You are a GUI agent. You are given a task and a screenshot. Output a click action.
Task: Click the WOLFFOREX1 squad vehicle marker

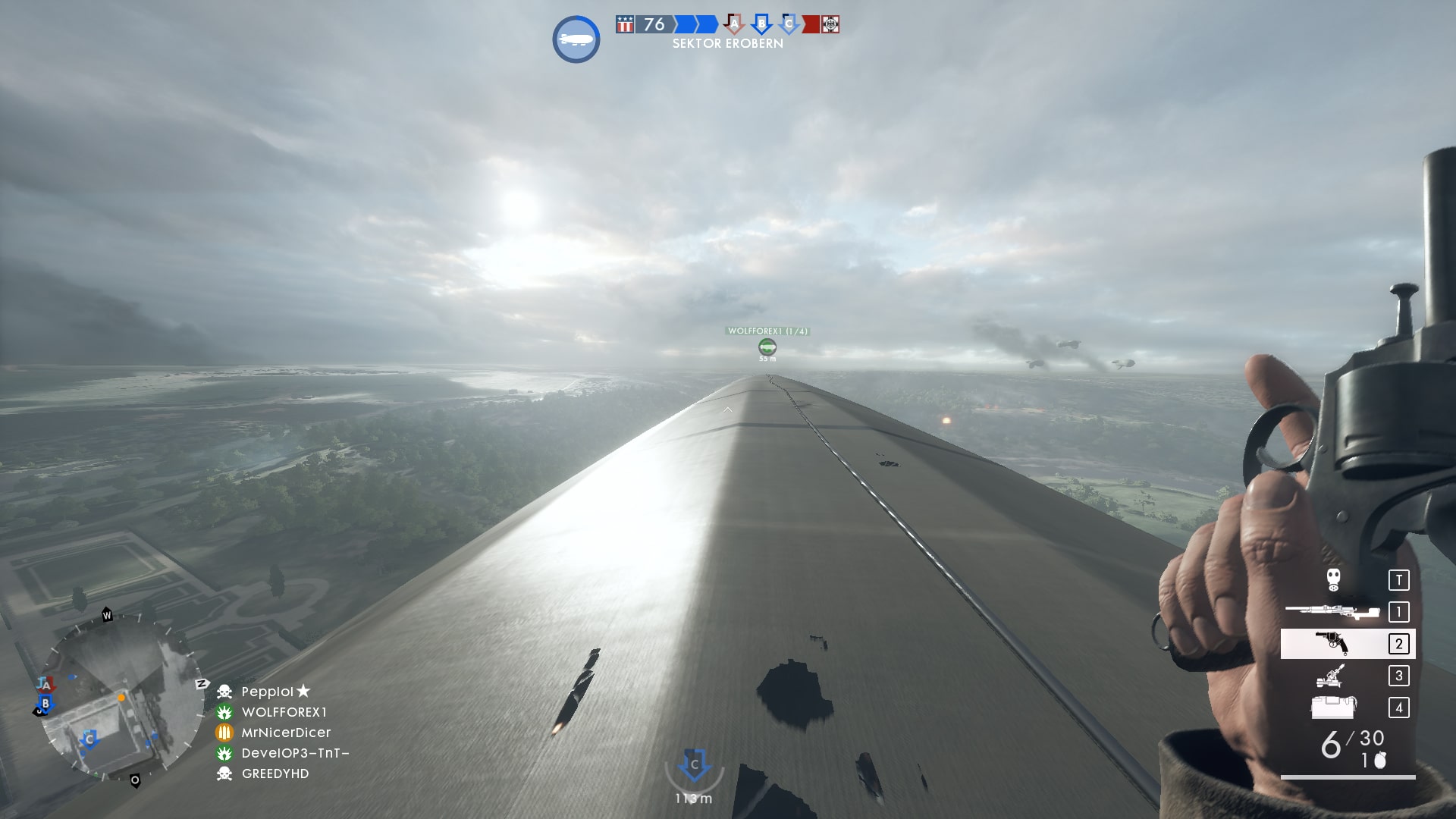click(x=767, y=347)
